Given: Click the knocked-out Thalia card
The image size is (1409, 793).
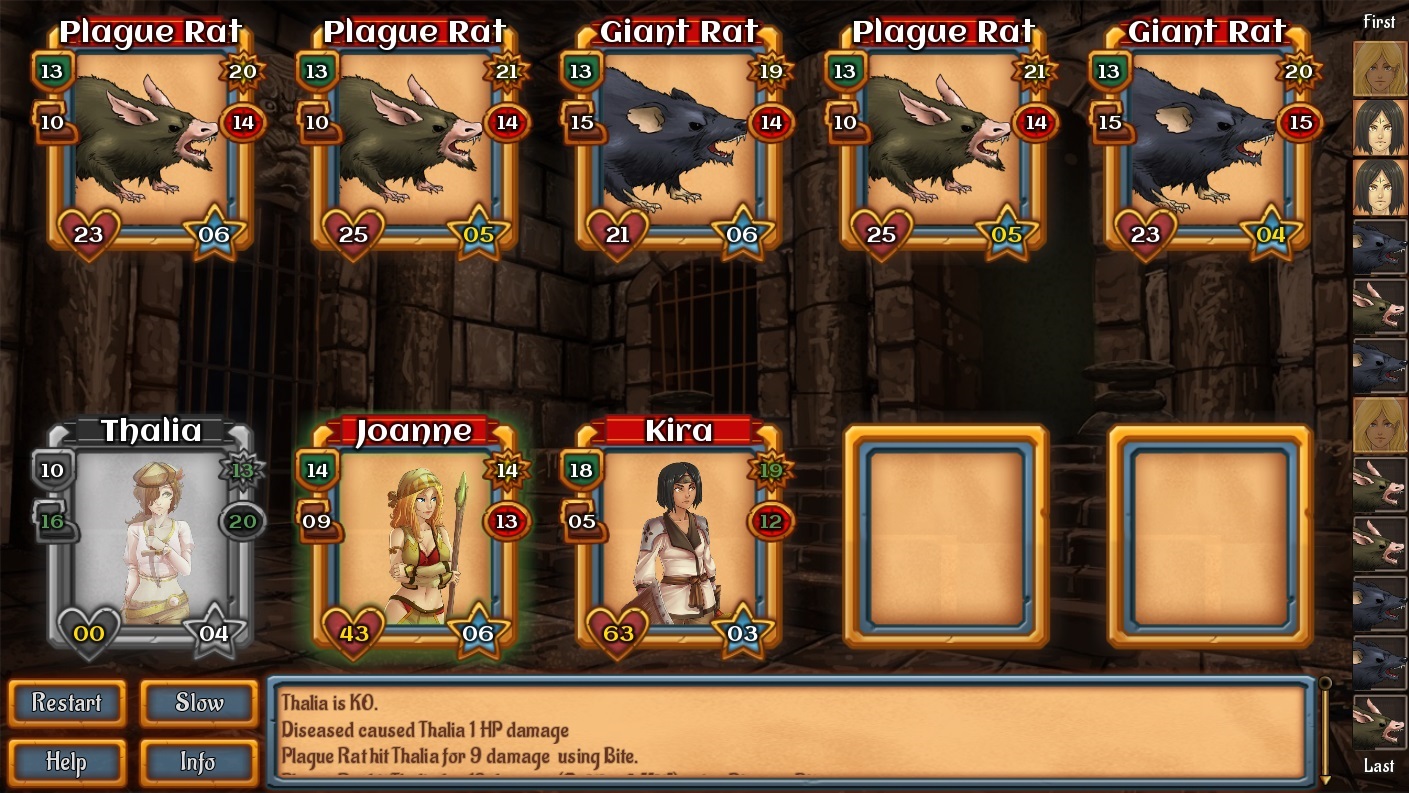Looking at the screenshot, I should pos(150,540).
